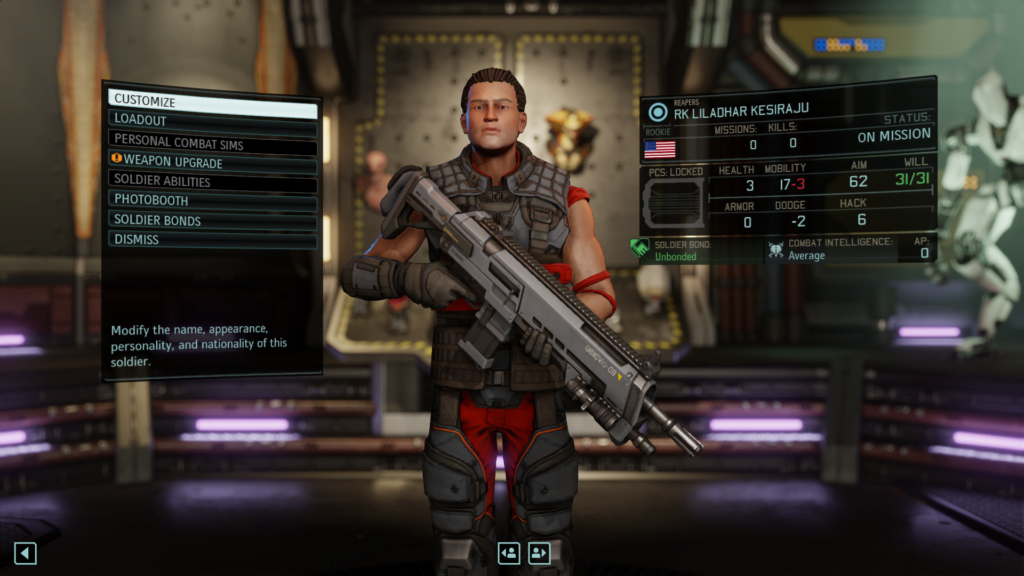This screenshot has width=1024, height=576.
Task: Dismiss this soldier
Action: pos(212,240)
